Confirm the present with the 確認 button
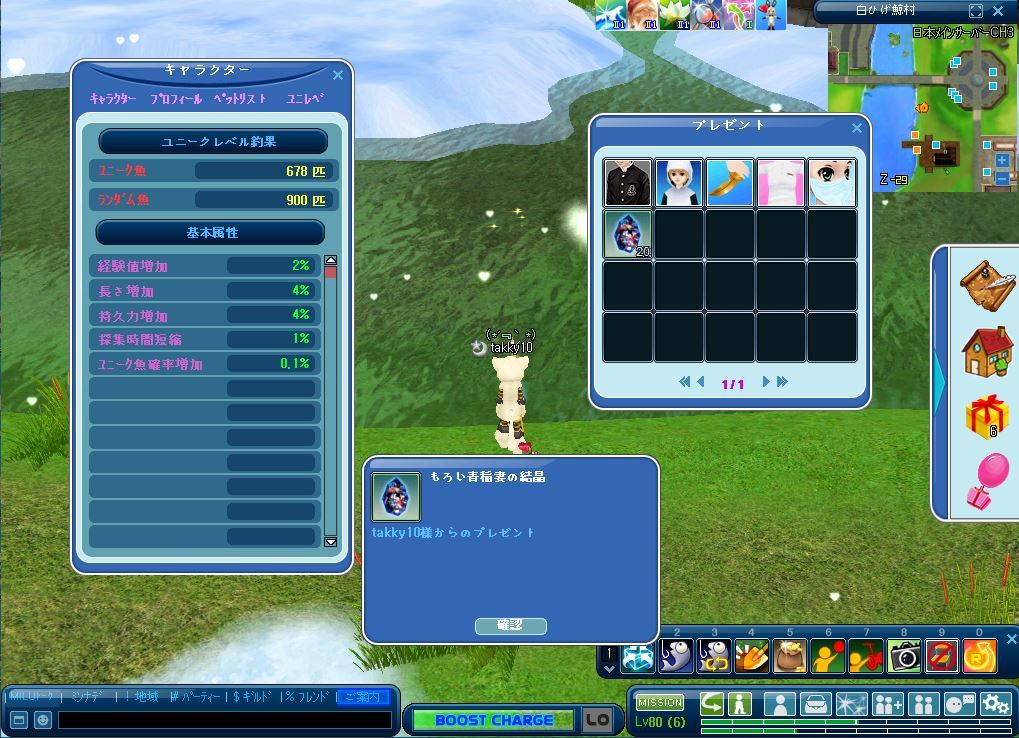Image resolution: width=1019 pixels, height=738 pixels. [510, 625]
